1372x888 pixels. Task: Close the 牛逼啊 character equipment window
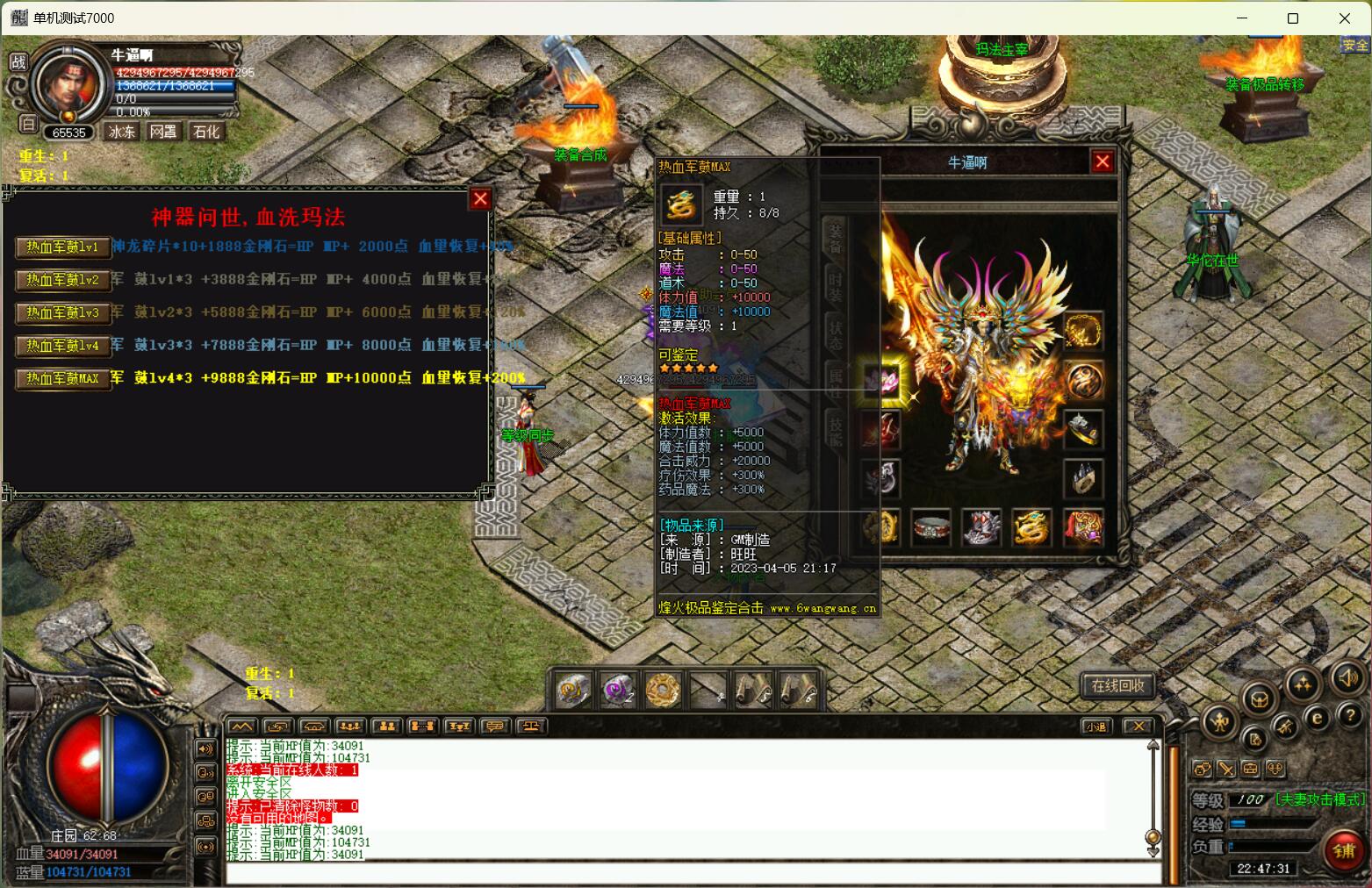pyautogui.click(x=1103, y=161)
